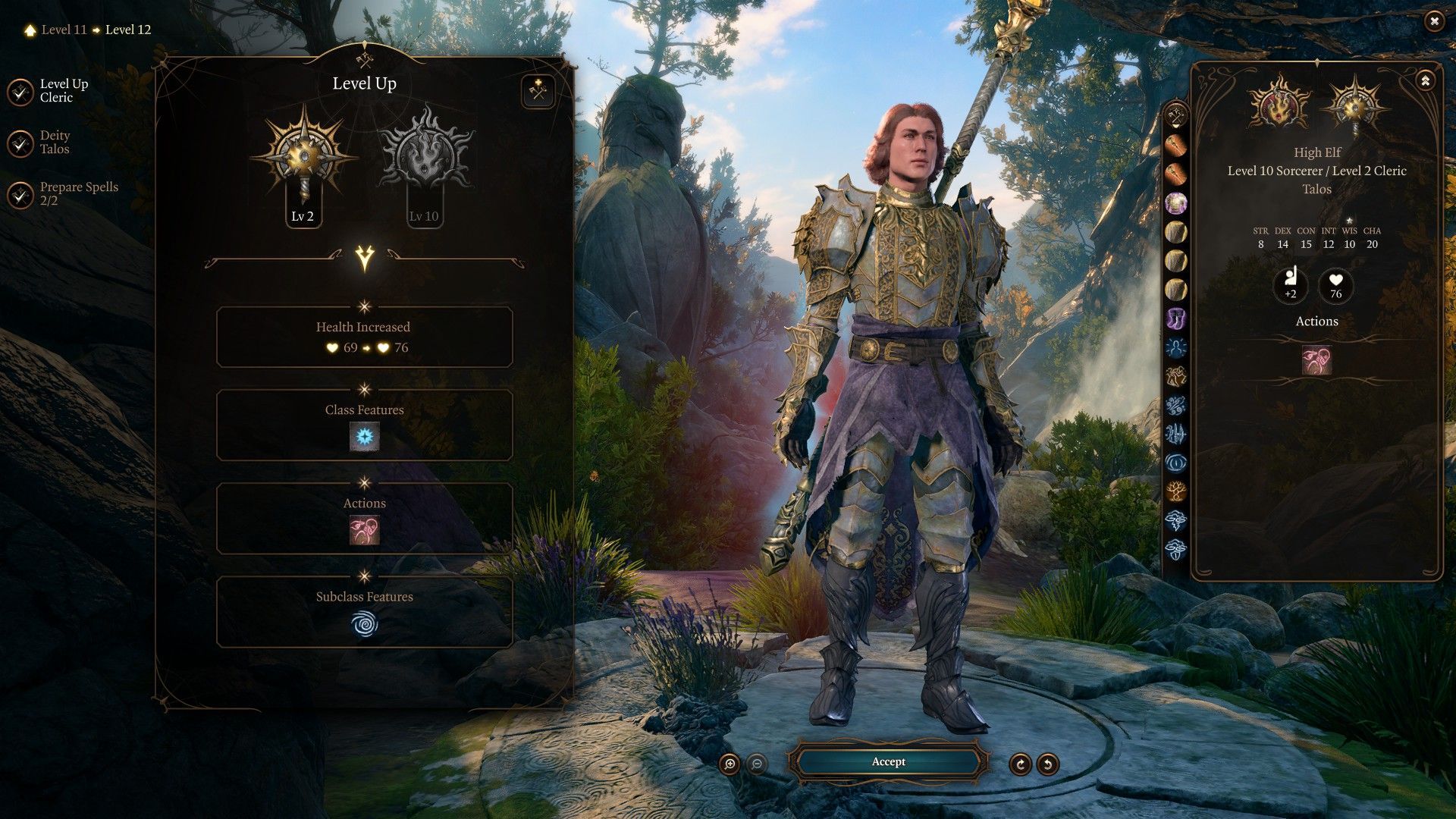The width and height of the screenshot is (1456, 819).
Task: Select the orange tree icon in side strip
Action: [1176, 491]
